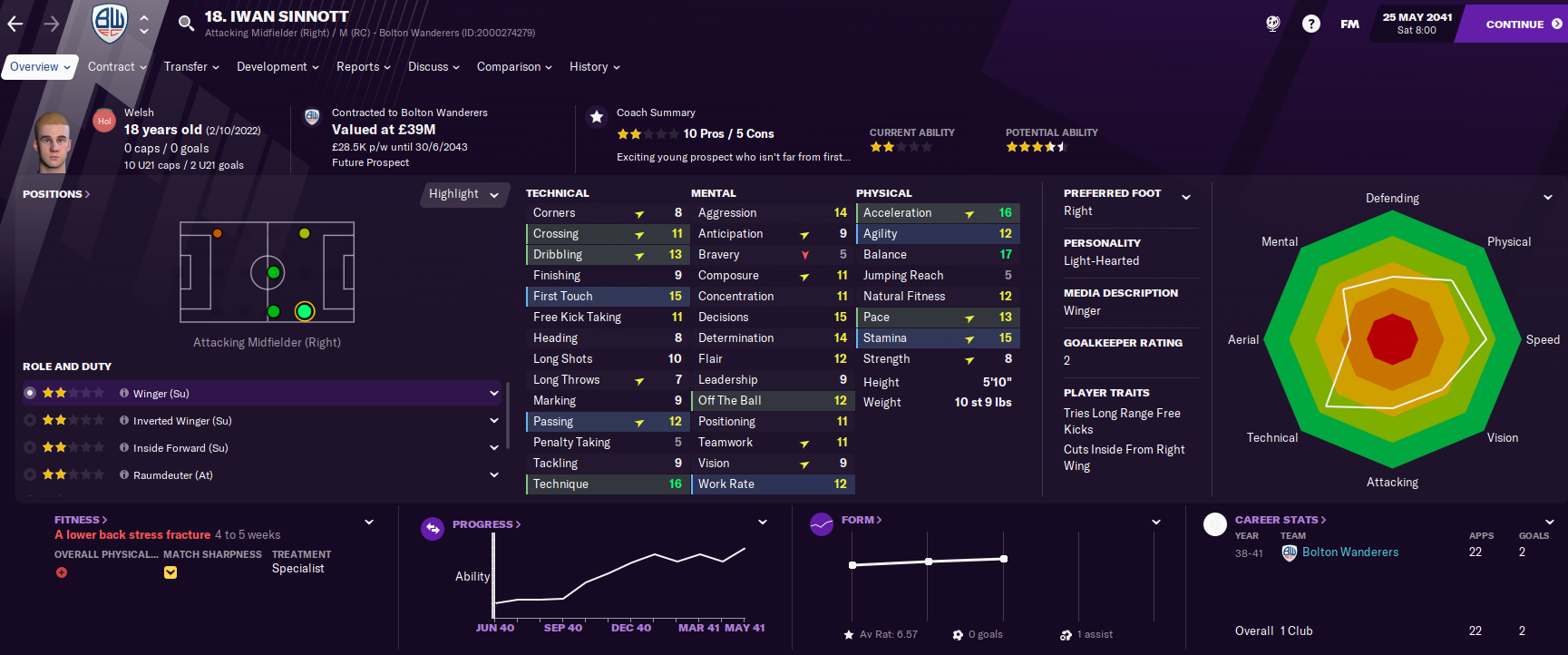1568x655 pixels.
Task: Open the Development menu
Action: point(278,67)
